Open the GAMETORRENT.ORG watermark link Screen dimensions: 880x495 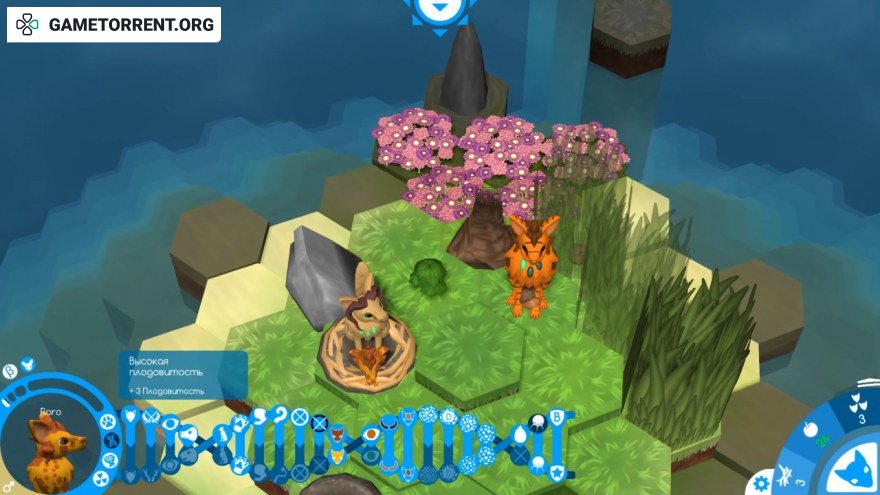114,24
